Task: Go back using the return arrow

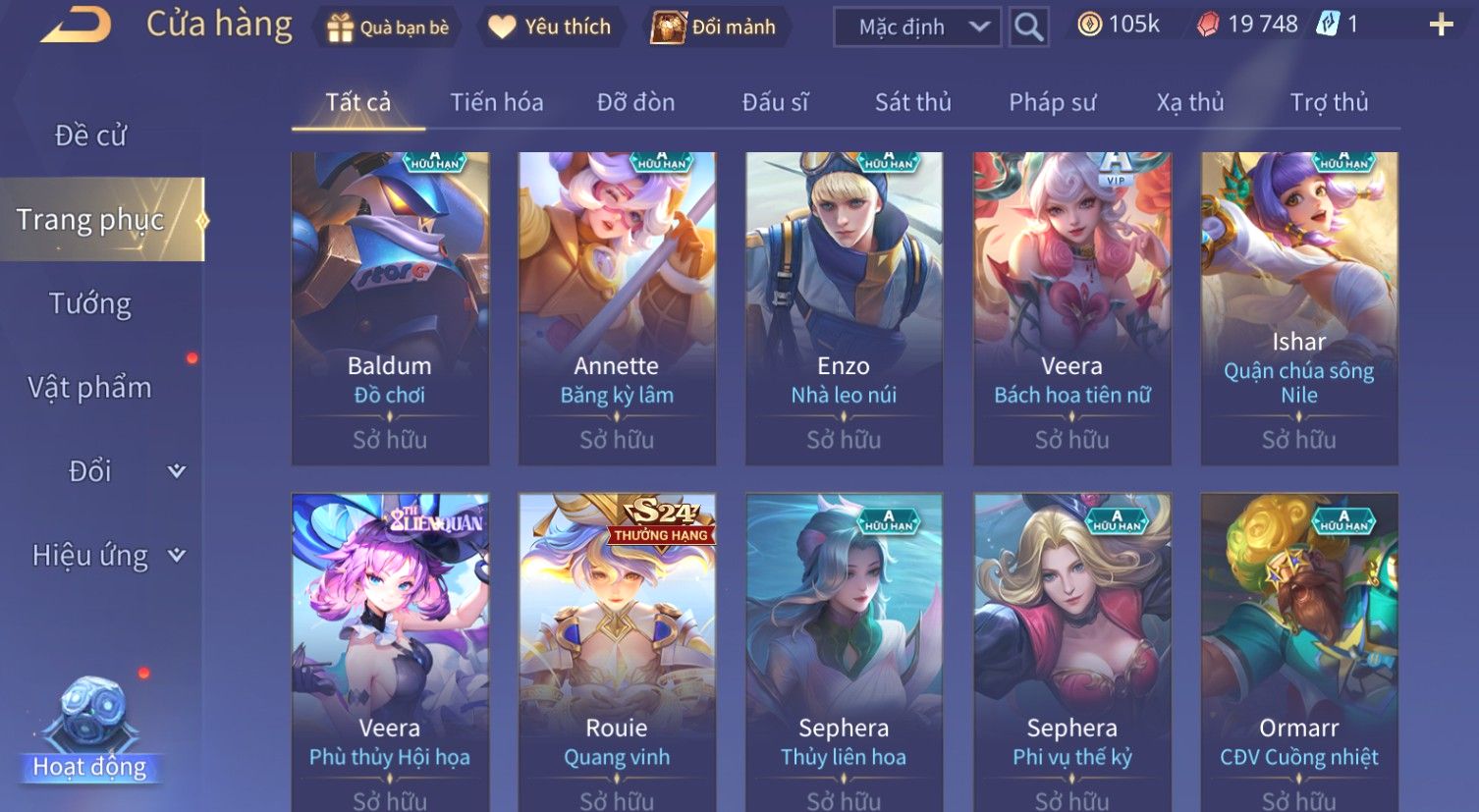Action: tap(77, 27)
